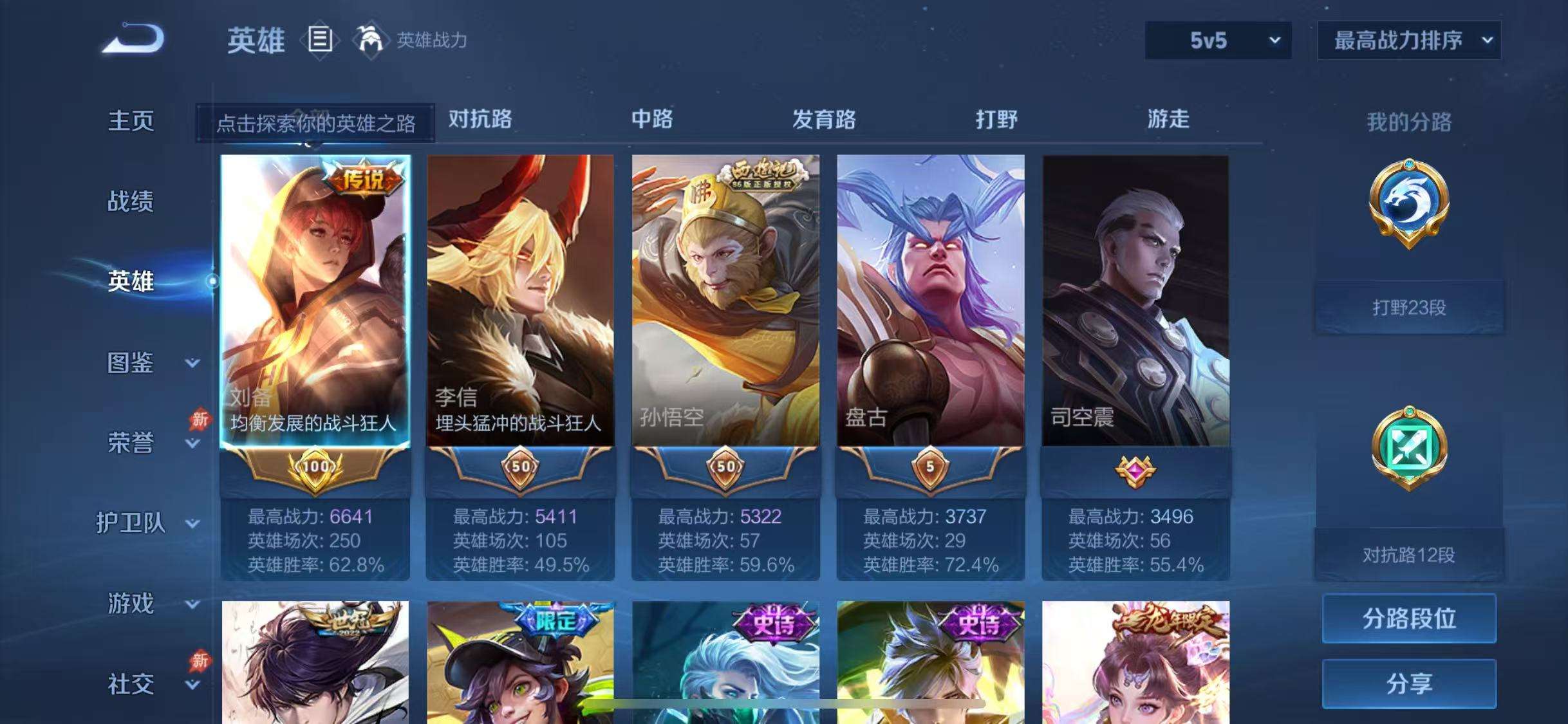Click the helmet icon next to 英雄战力
This screenshot has width=1568, height=724.
[369, 40]
